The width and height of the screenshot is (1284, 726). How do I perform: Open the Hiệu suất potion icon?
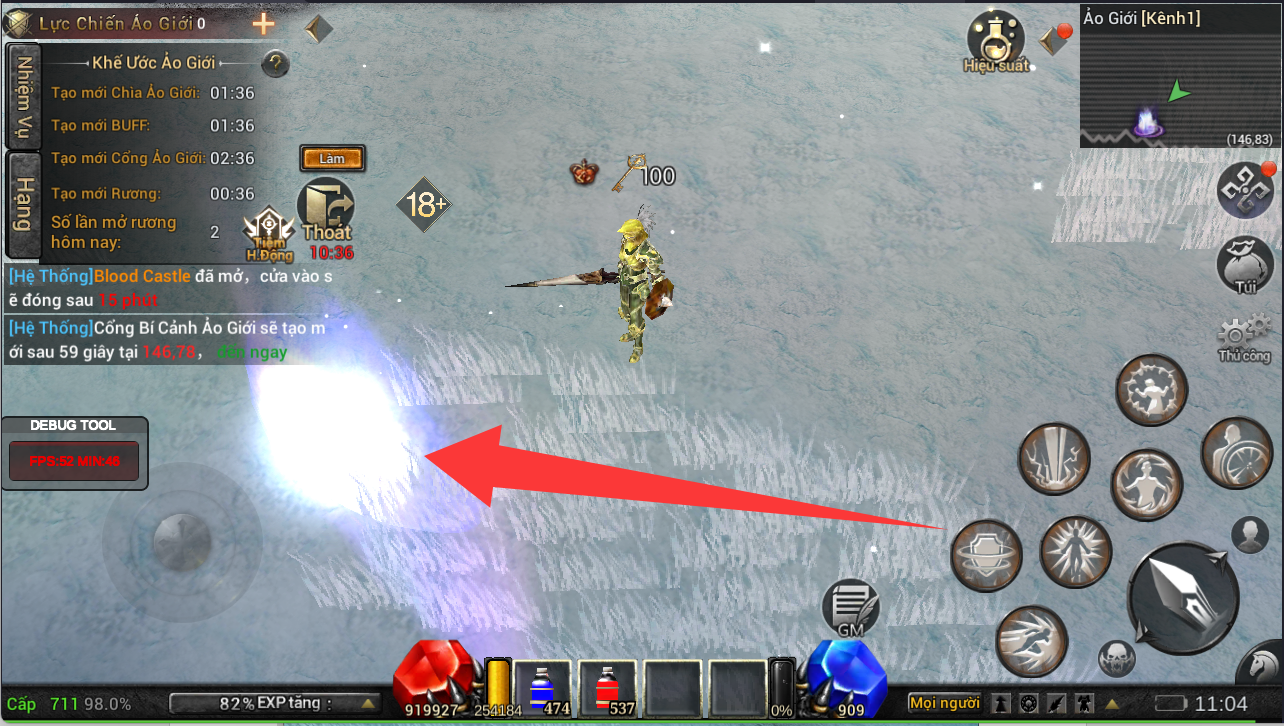click(995, 40)
